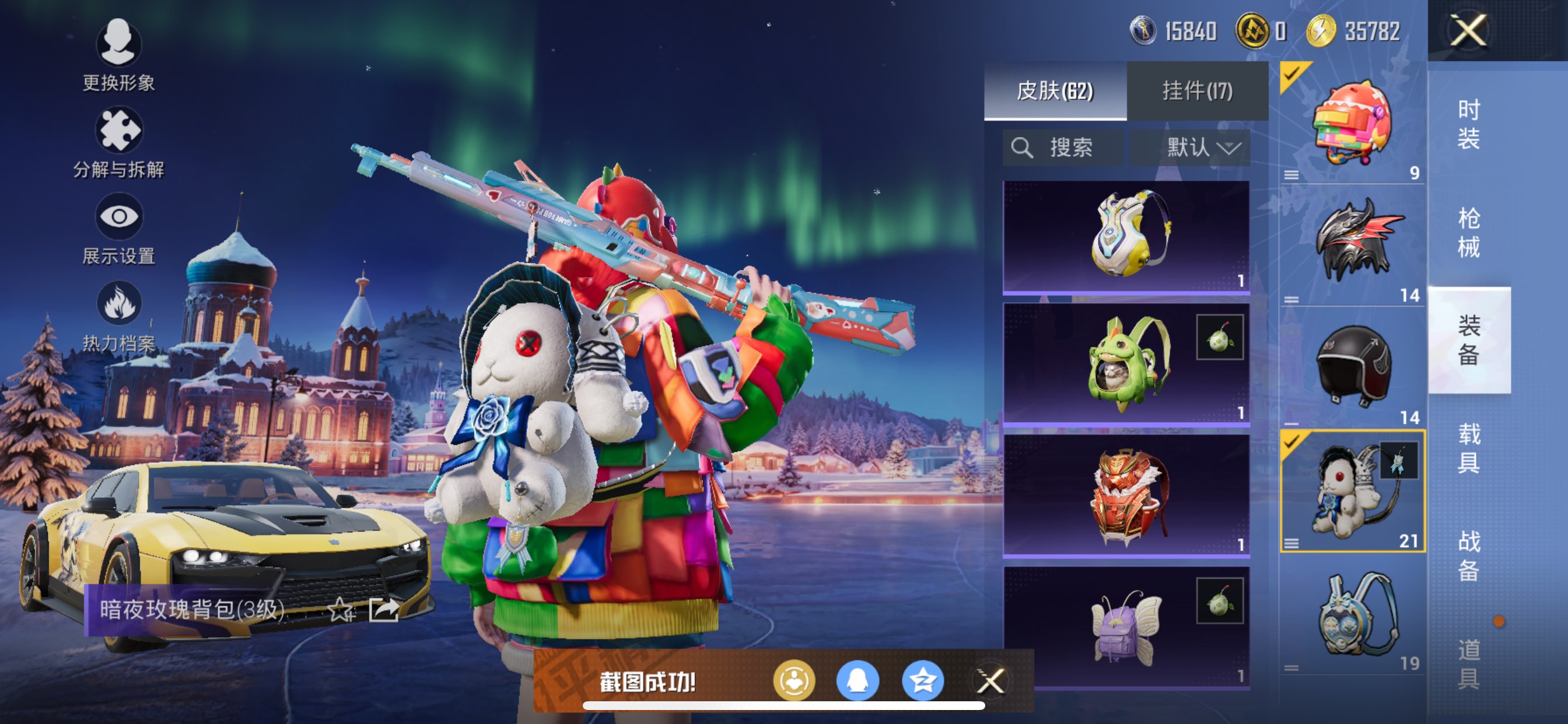The height and width of the screenshot is (724, 1568).
Task: Close the wardrobe with the top-right X
Action: click(1468, 30)
